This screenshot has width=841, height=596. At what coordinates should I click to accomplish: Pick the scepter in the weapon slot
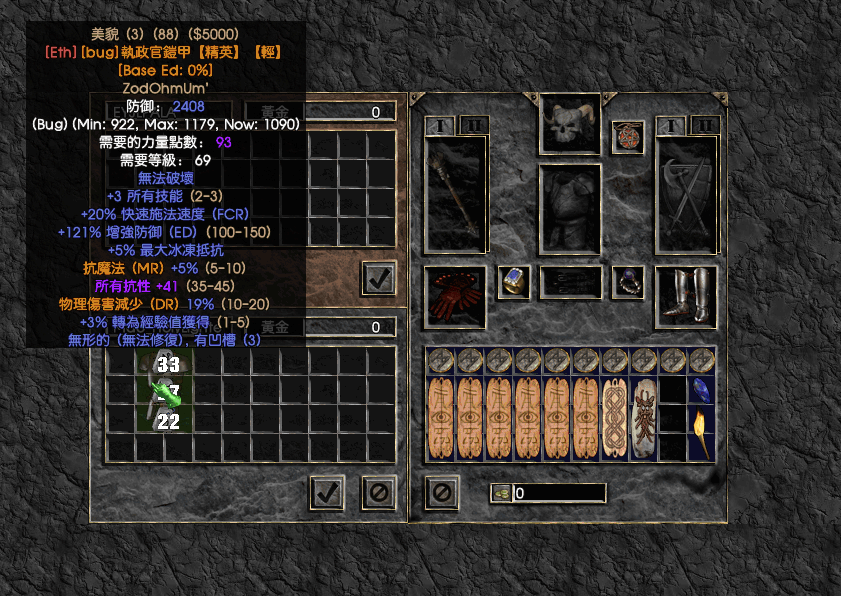(x=456, y=195)
